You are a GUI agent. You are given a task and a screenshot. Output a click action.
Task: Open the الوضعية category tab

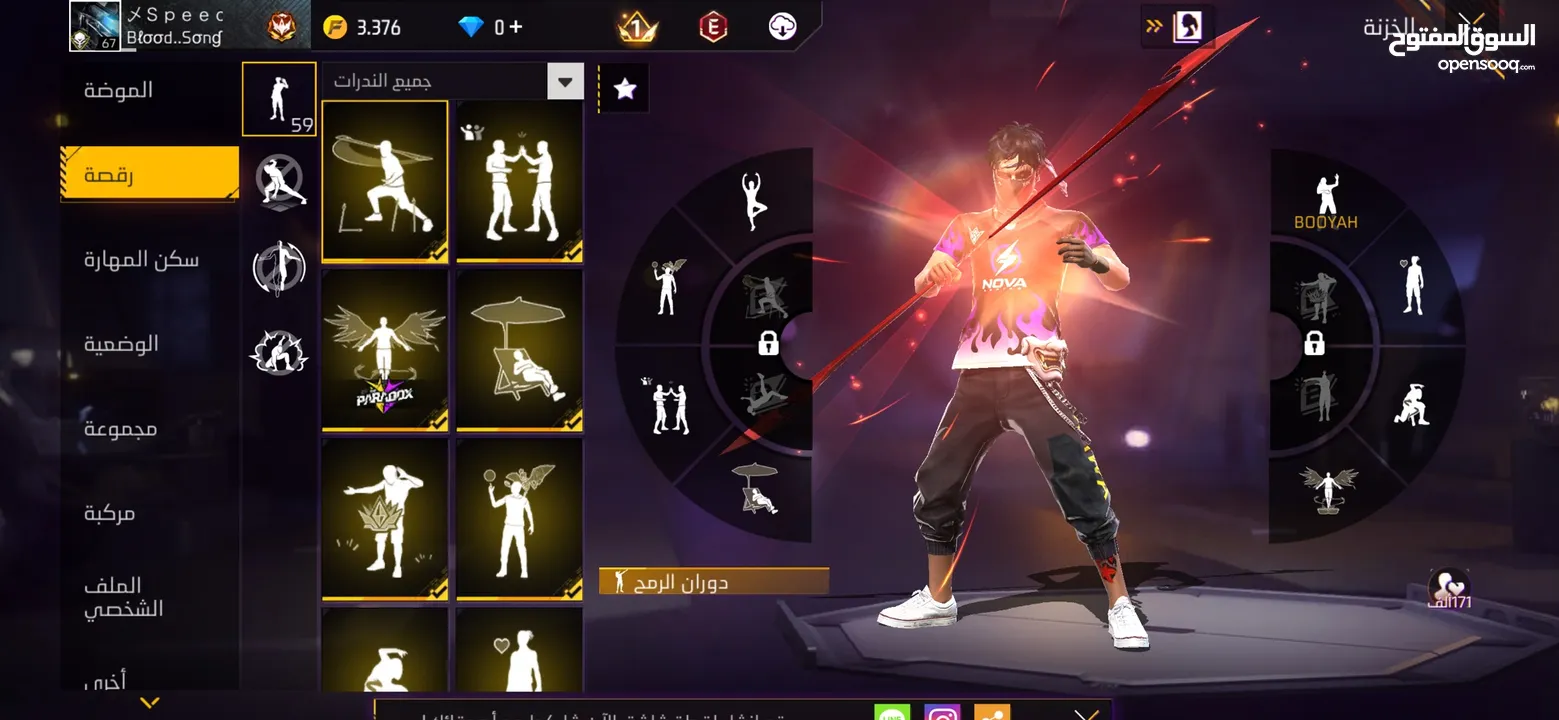(121, 344)
